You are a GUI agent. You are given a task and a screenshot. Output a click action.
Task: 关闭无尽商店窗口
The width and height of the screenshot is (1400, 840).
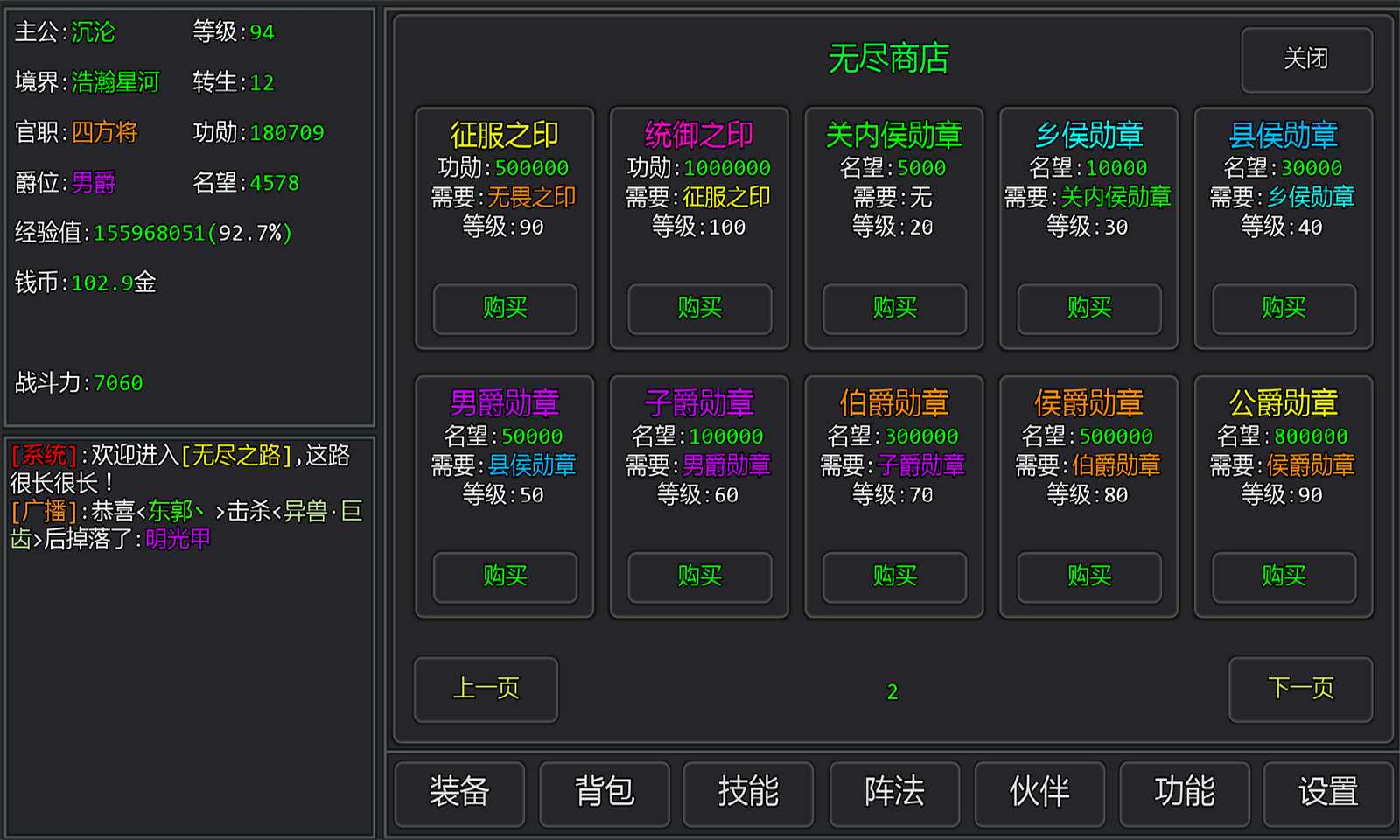[1307, 59]
